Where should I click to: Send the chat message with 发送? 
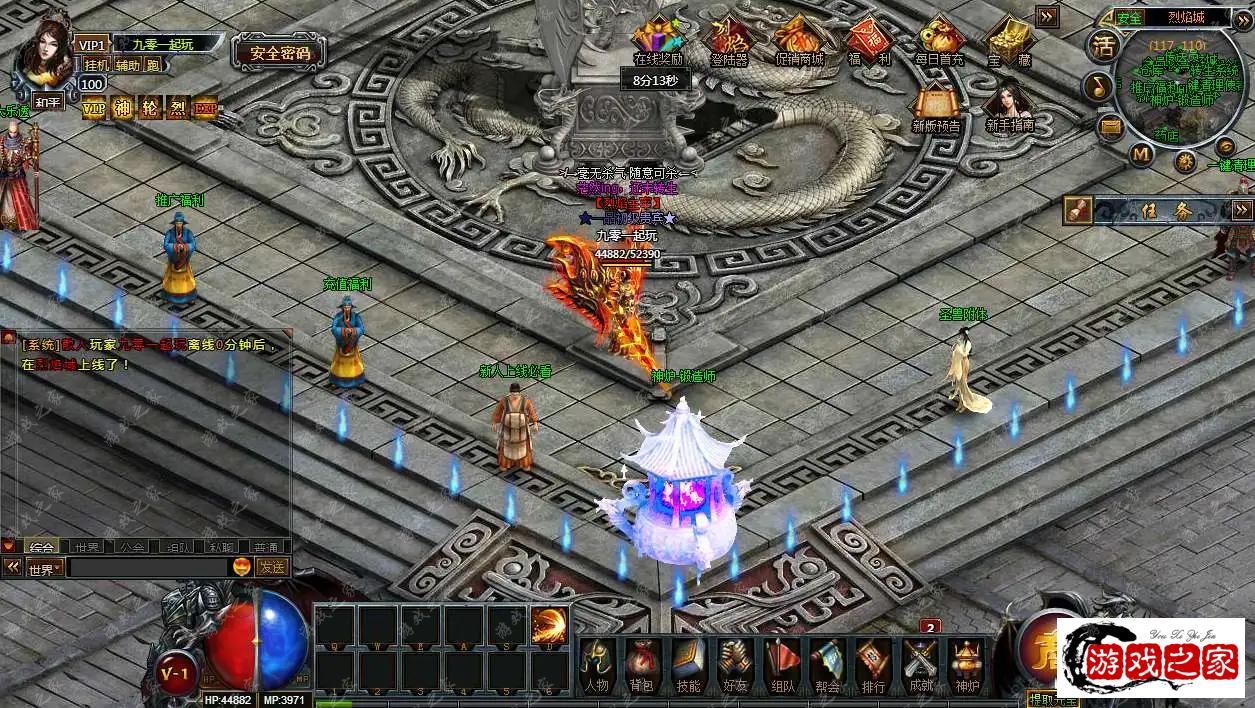(272, 567)
